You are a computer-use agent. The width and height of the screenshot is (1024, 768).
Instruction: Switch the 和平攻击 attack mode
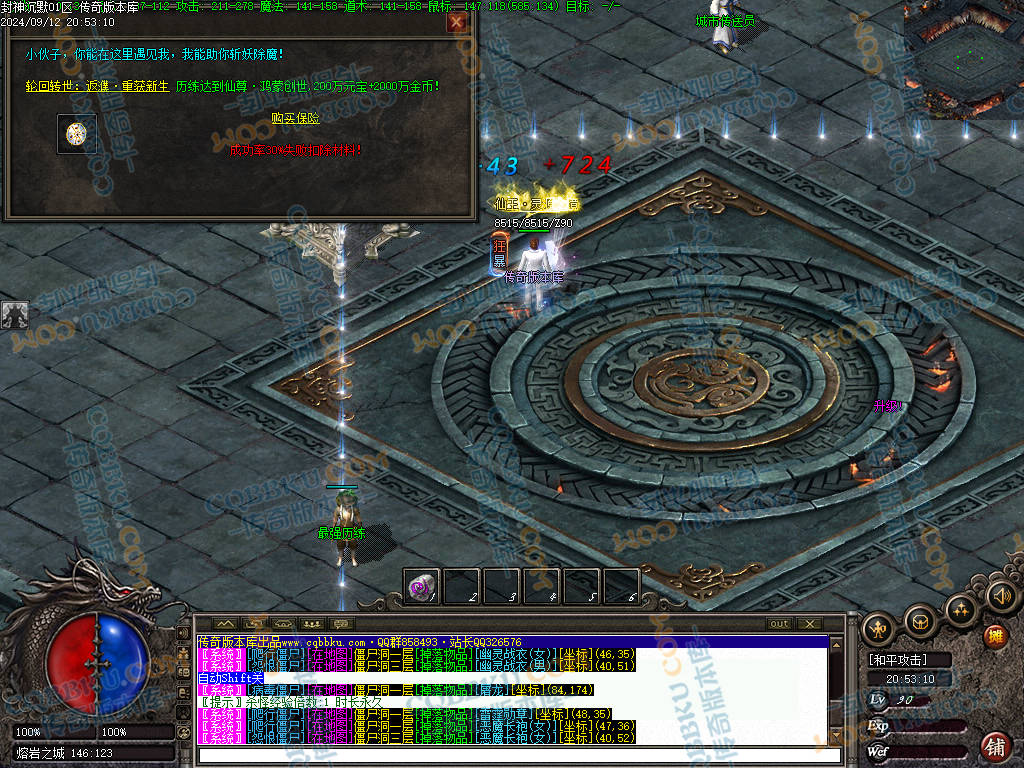coord(897,660)
